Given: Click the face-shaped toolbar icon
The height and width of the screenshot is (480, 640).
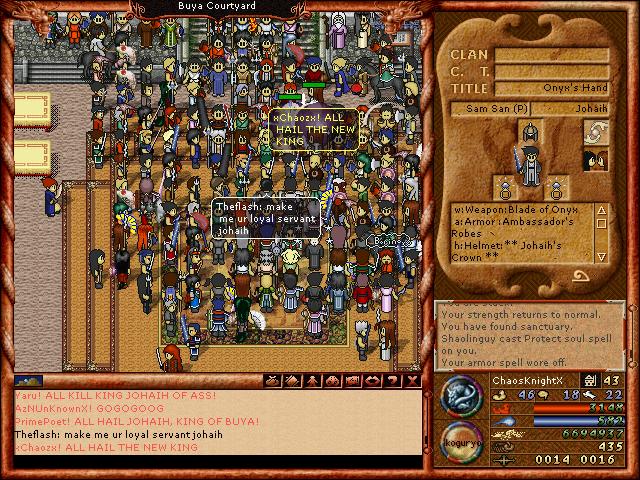Looking at the screenshot, I should pos(332,381).
